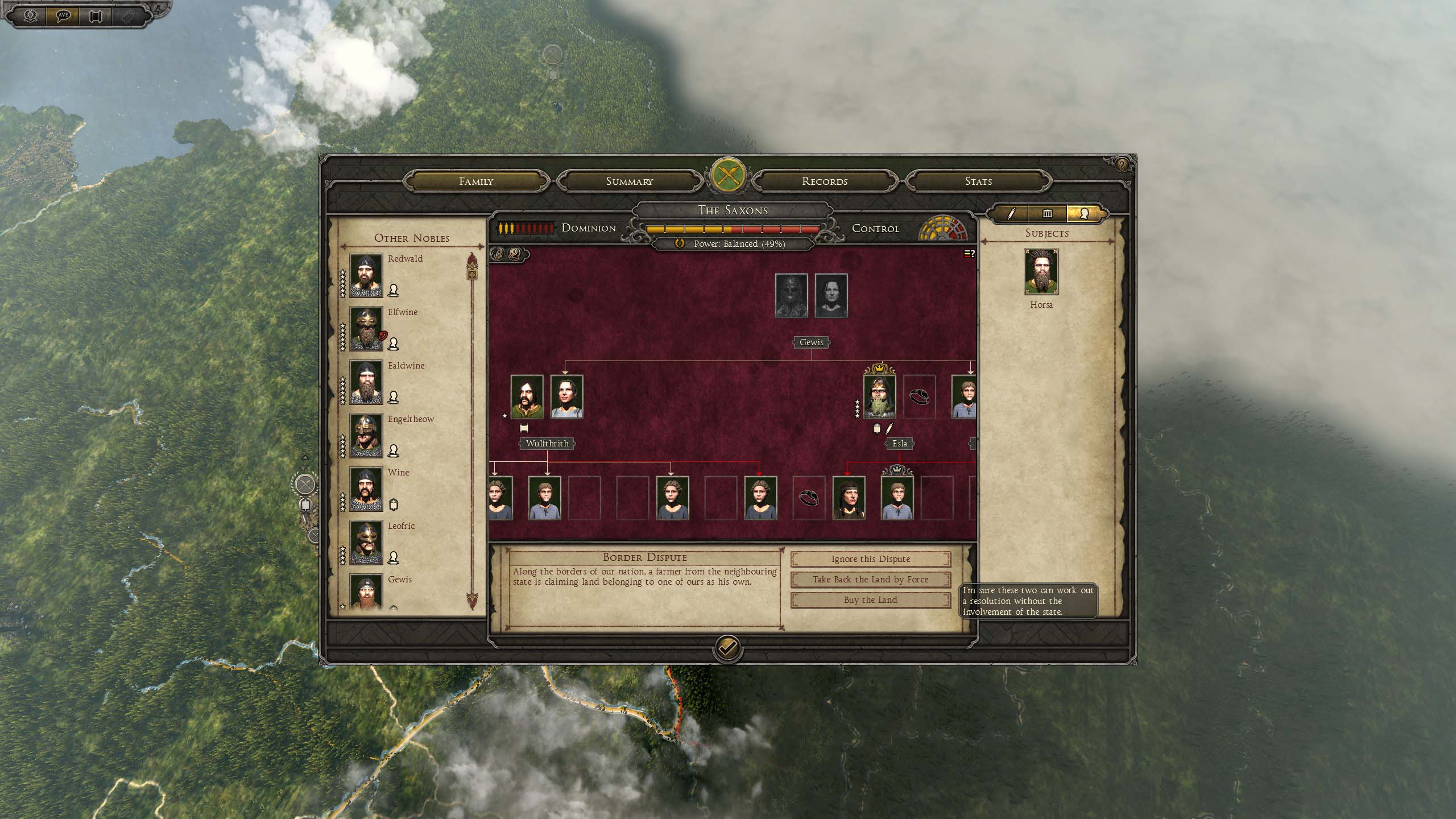Open the quill pen view tab
The height and width of the screenshot is (819, 1456).
1011,214
